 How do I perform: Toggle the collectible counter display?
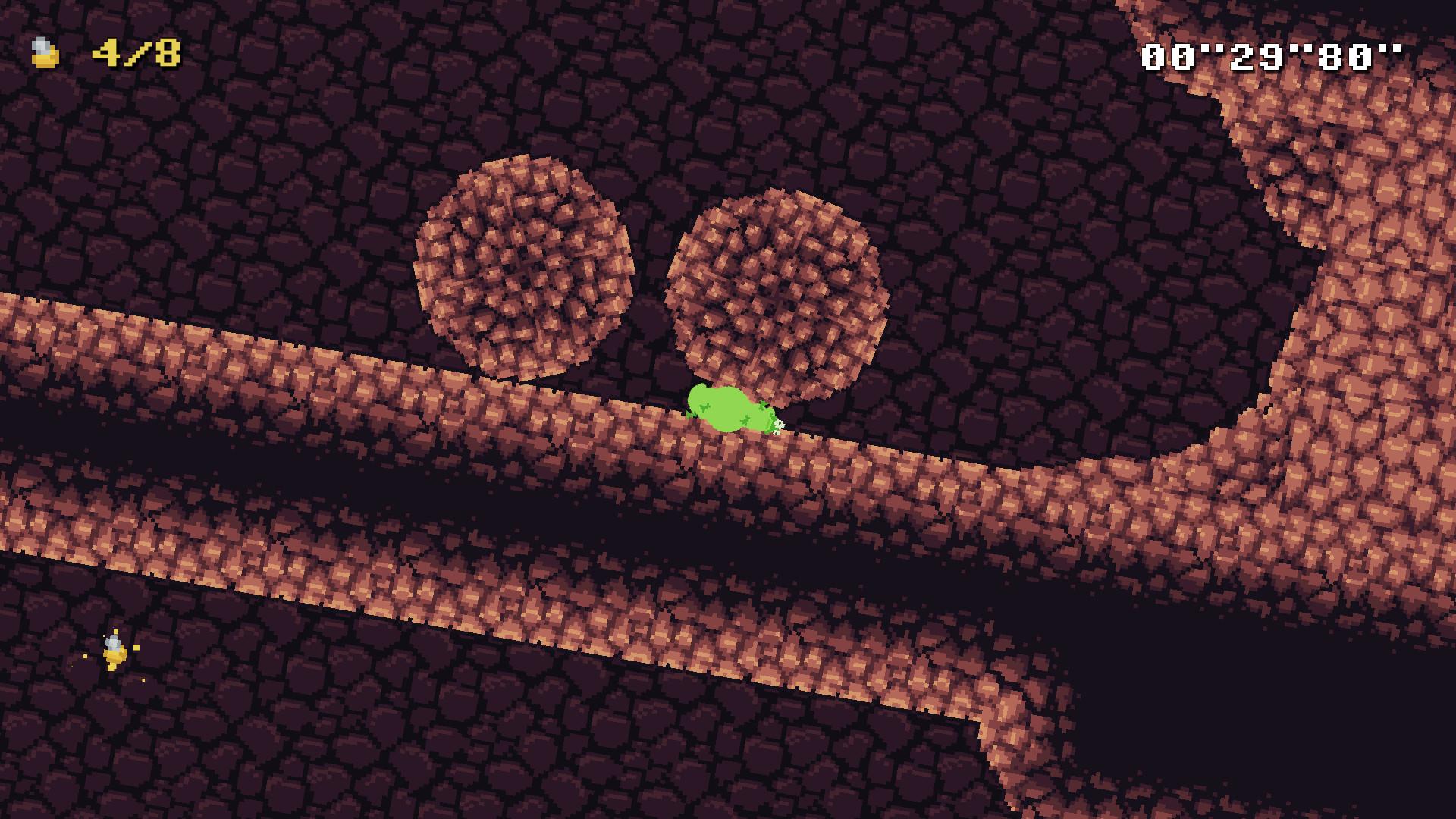pos(99,52)
